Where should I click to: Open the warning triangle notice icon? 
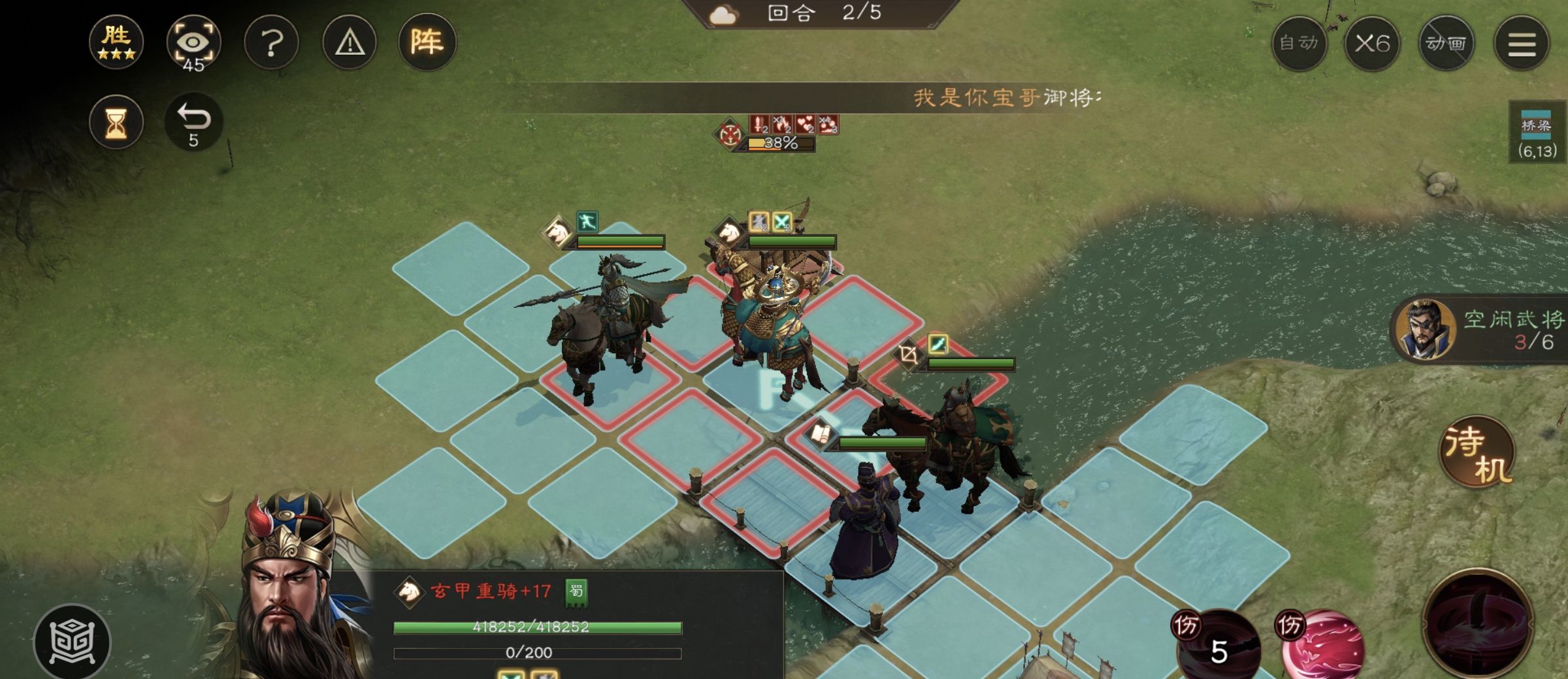(x=348, y=41)
